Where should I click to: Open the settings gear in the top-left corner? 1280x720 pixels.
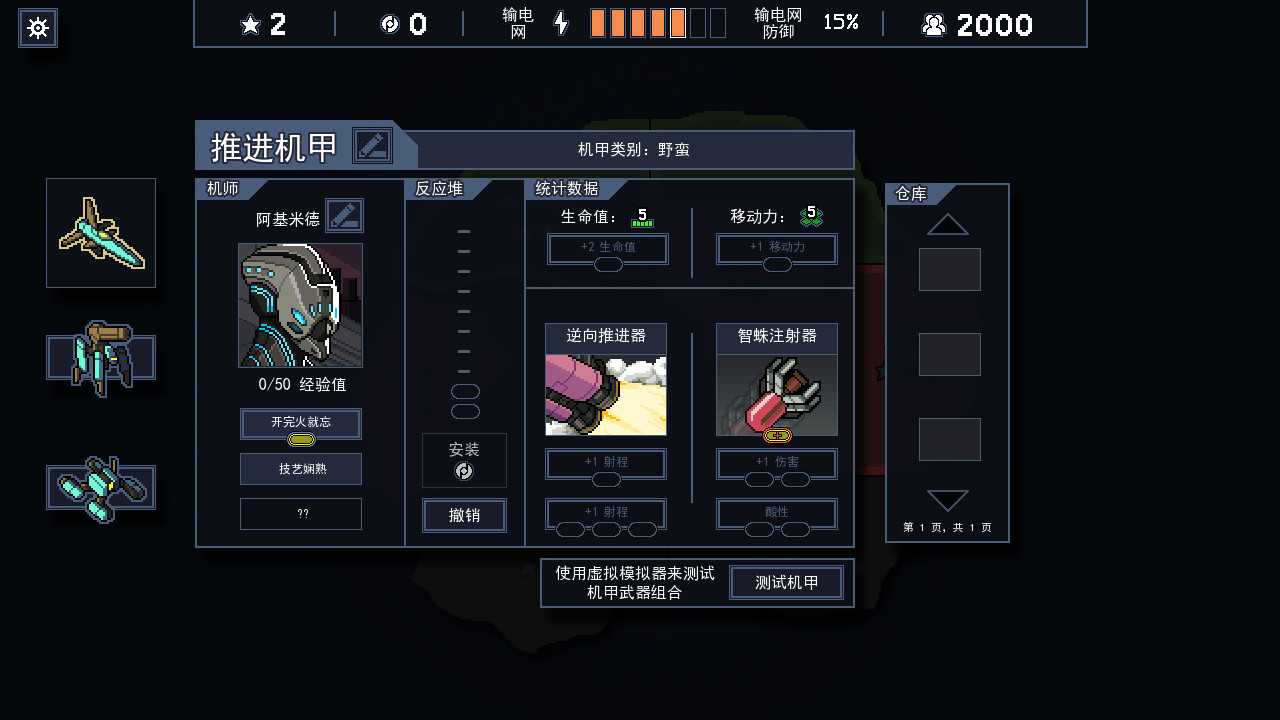pos(37,27)
